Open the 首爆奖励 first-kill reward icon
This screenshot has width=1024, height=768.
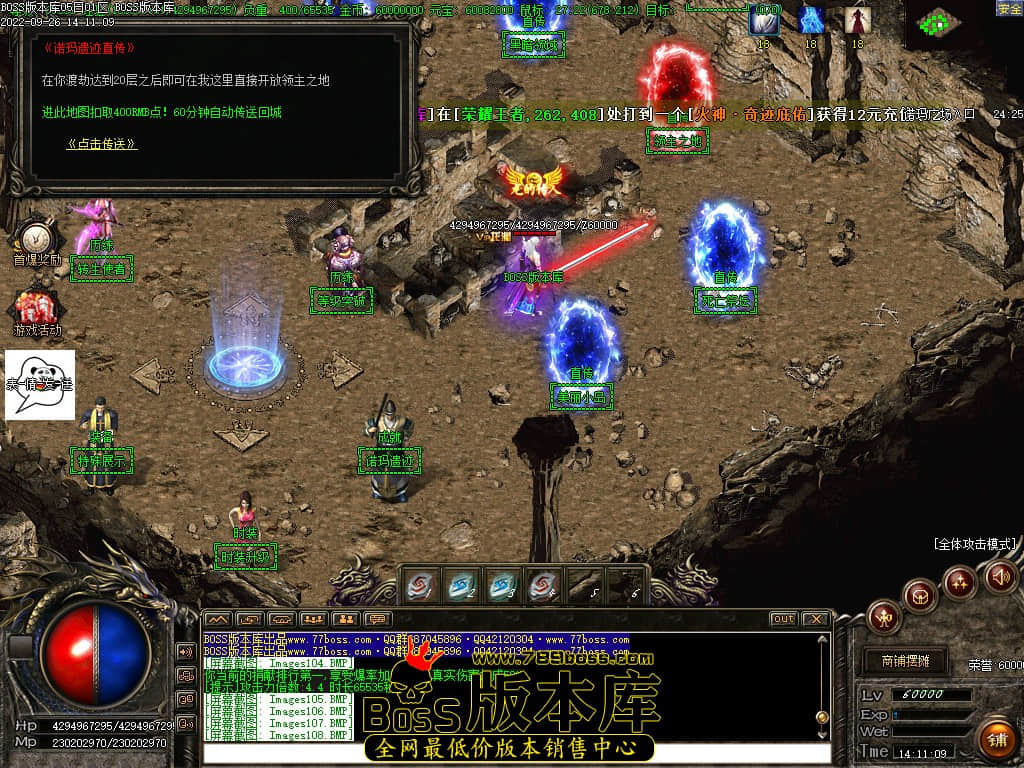pyautogui.click(x=36, y=238)
